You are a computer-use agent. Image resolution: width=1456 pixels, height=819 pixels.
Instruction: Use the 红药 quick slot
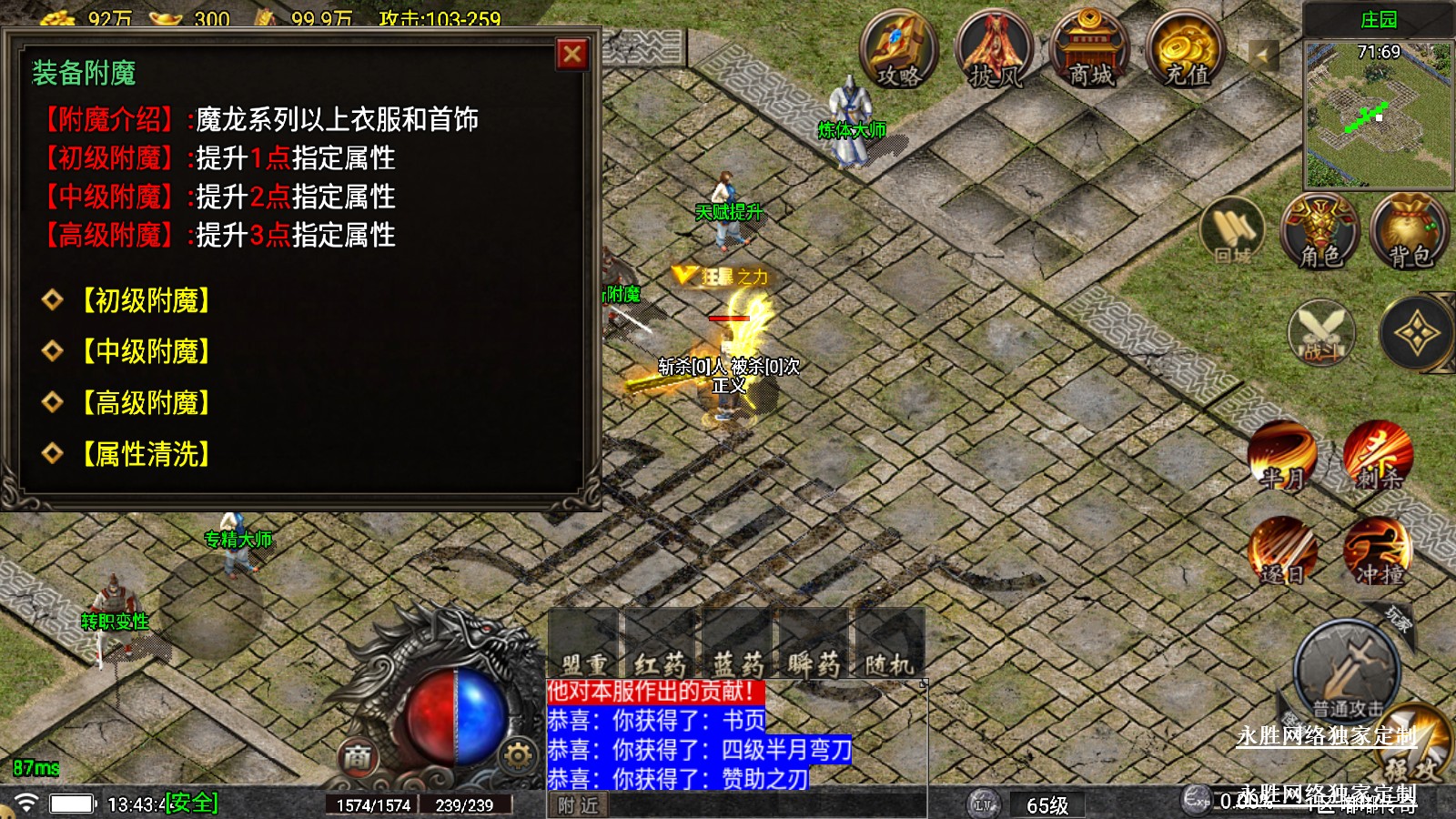[661, 645]
